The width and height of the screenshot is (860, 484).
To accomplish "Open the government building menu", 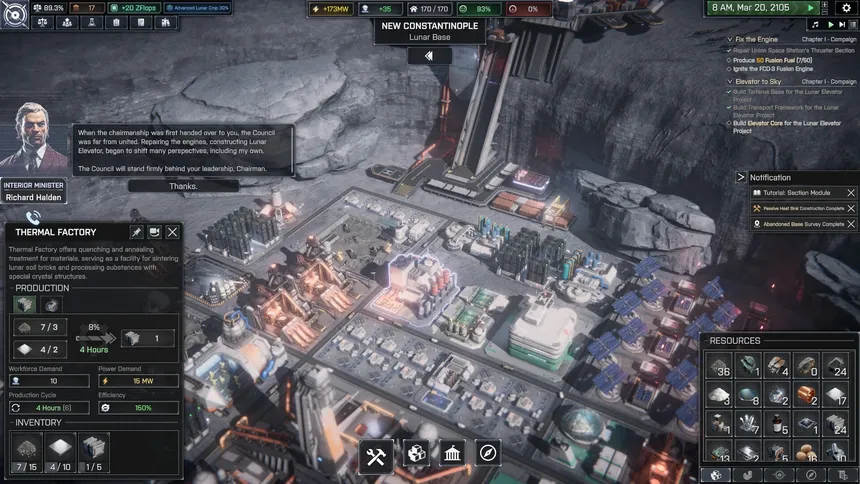I will pos(451,455).
